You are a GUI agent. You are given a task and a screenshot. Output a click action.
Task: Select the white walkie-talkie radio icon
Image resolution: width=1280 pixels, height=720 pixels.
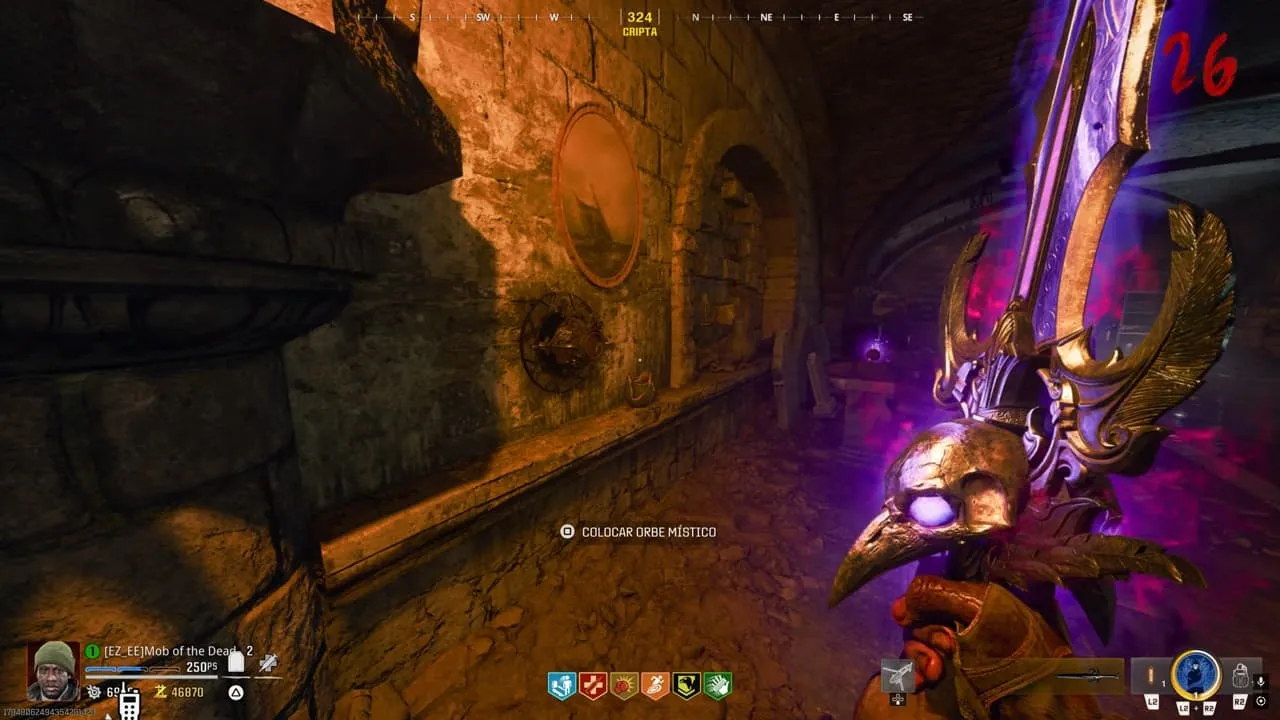129,703
